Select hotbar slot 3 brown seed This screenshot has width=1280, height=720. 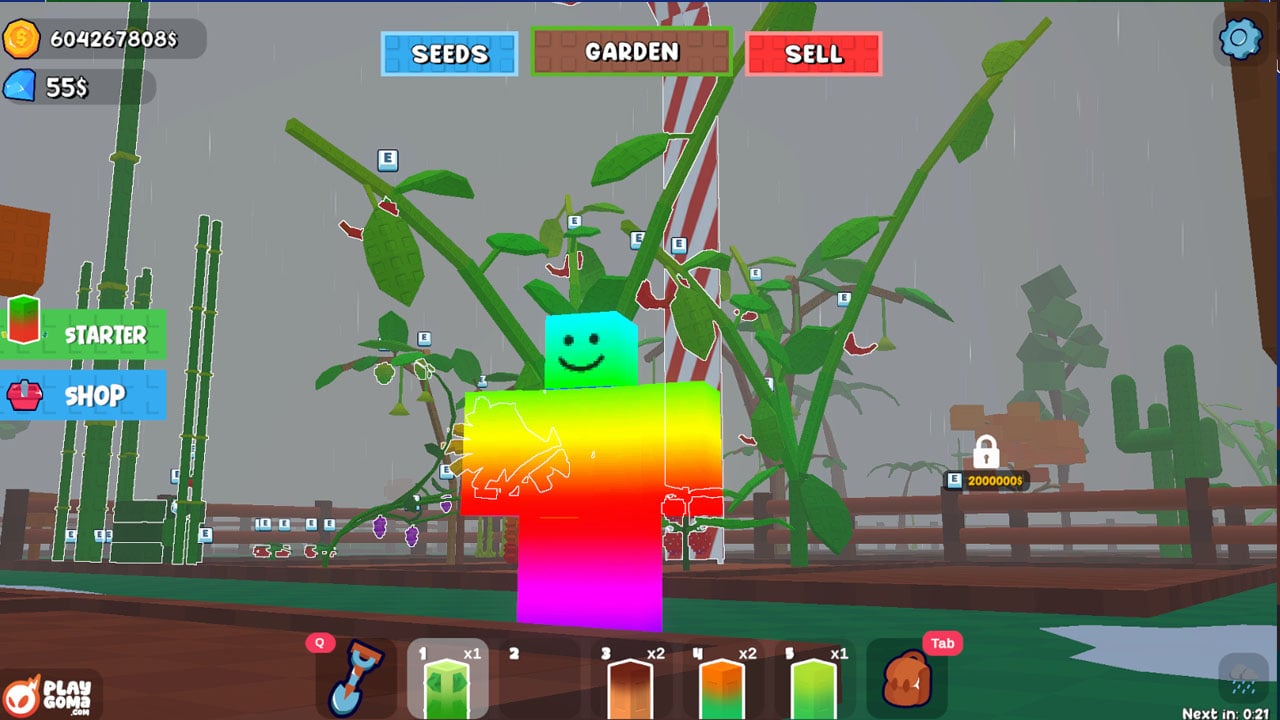(631, 682)
